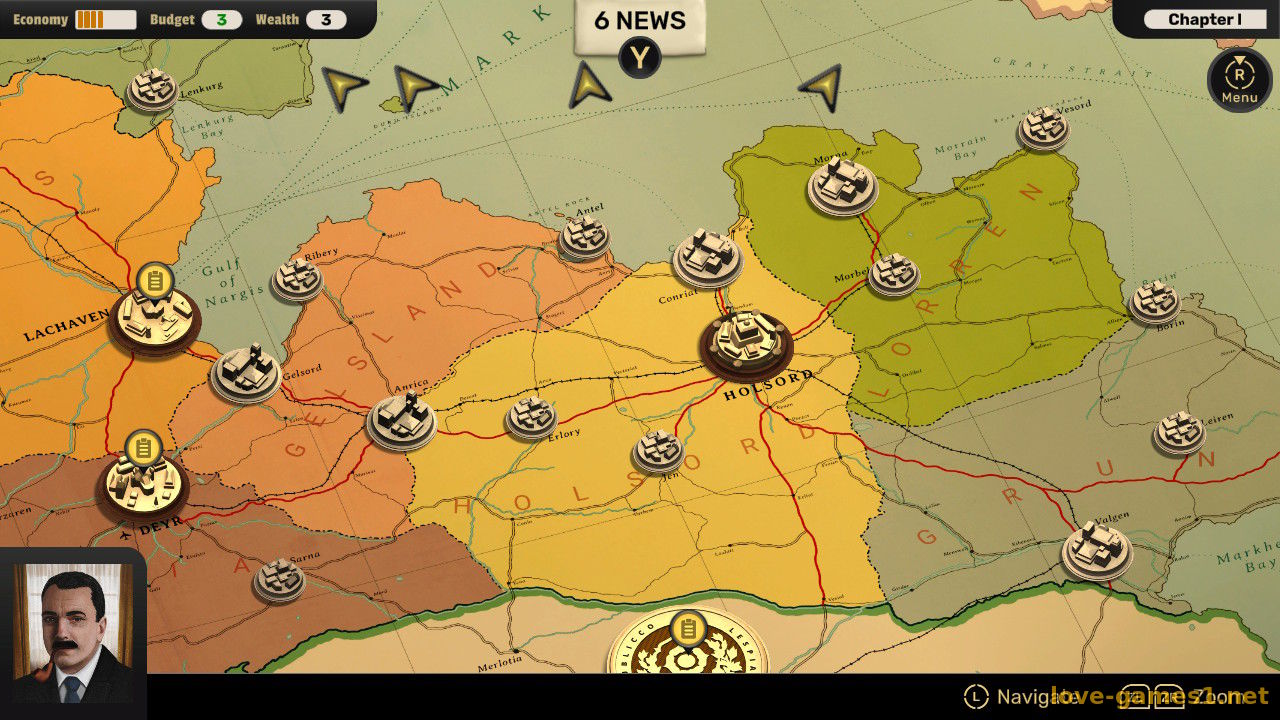This screenshot has width=1280, height=720.
Task: Select the Lachaven city token
Action: click(154, 318)
